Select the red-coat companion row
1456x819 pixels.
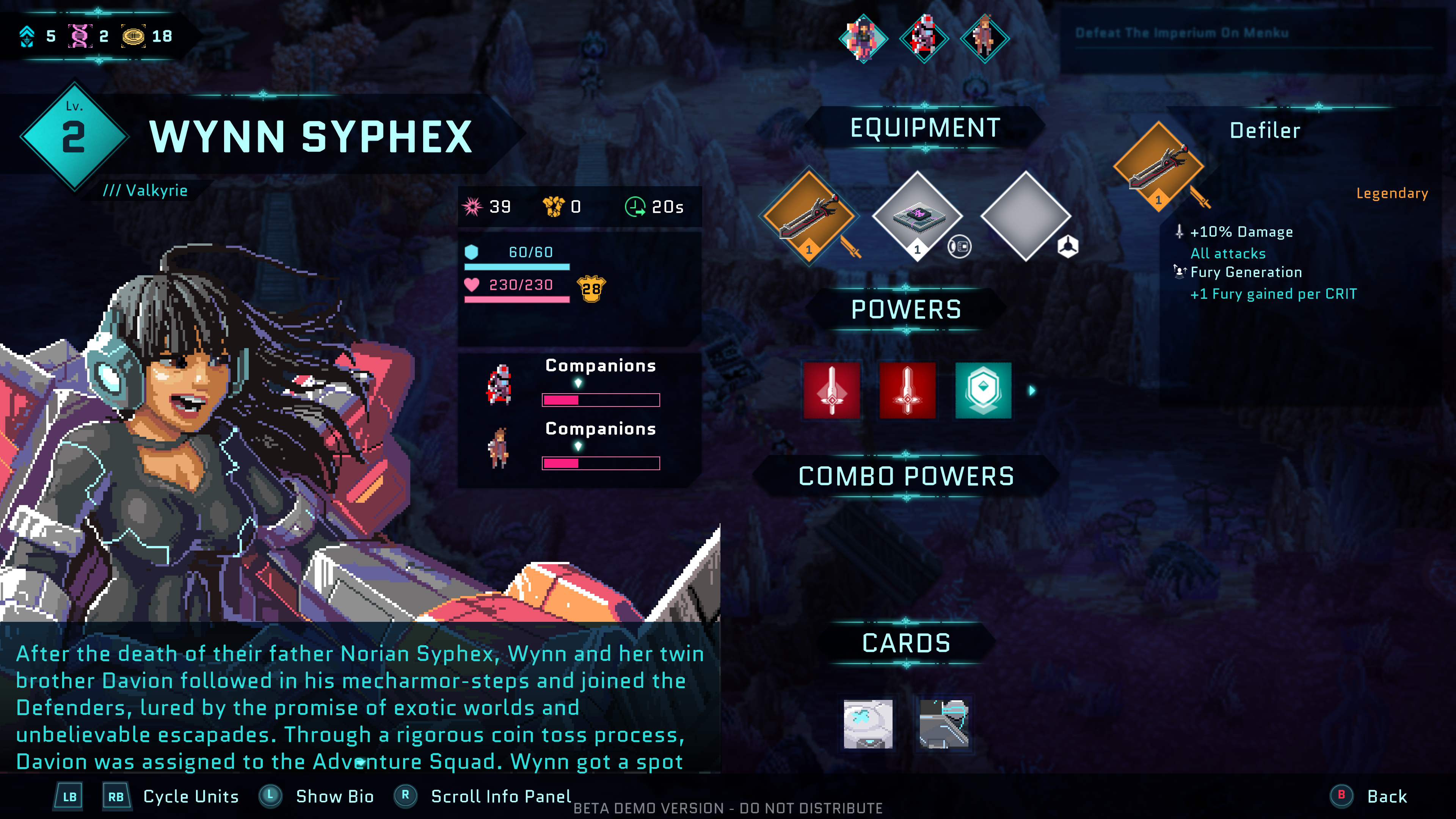[x=579, y=447]
